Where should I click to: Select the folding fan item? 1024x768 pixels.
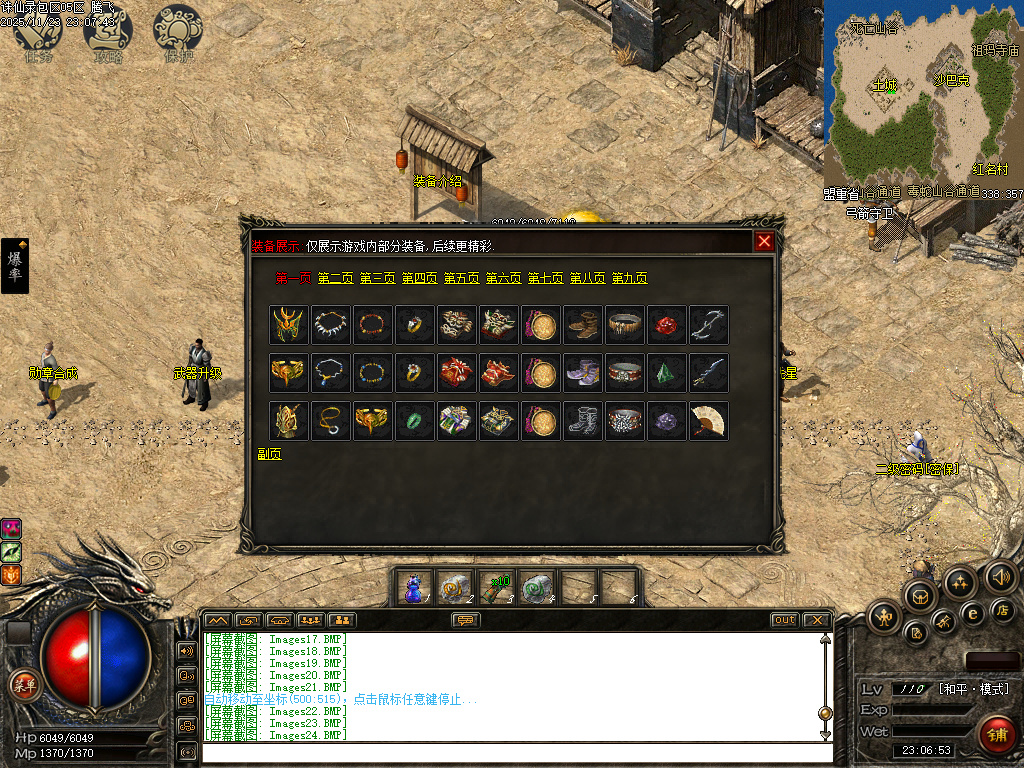(x=709, y=421)
